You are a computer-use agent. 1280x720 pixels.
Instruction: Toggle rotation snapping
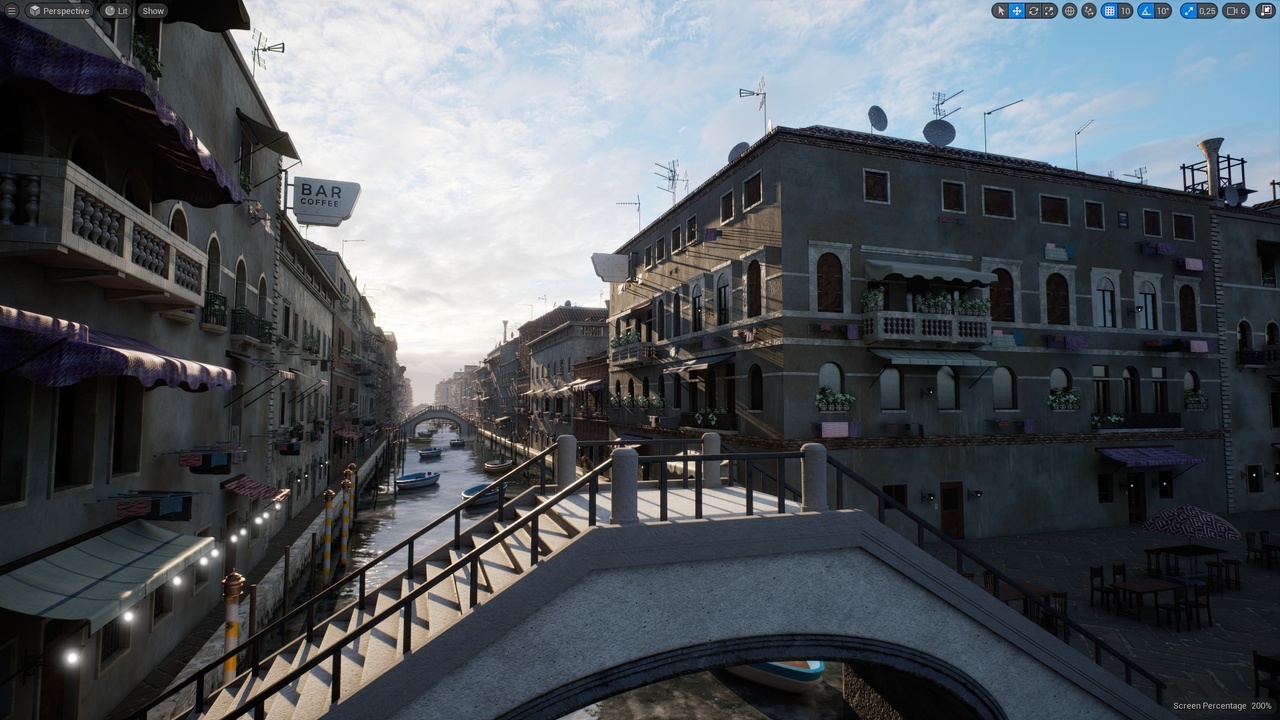pos(1146,11)
